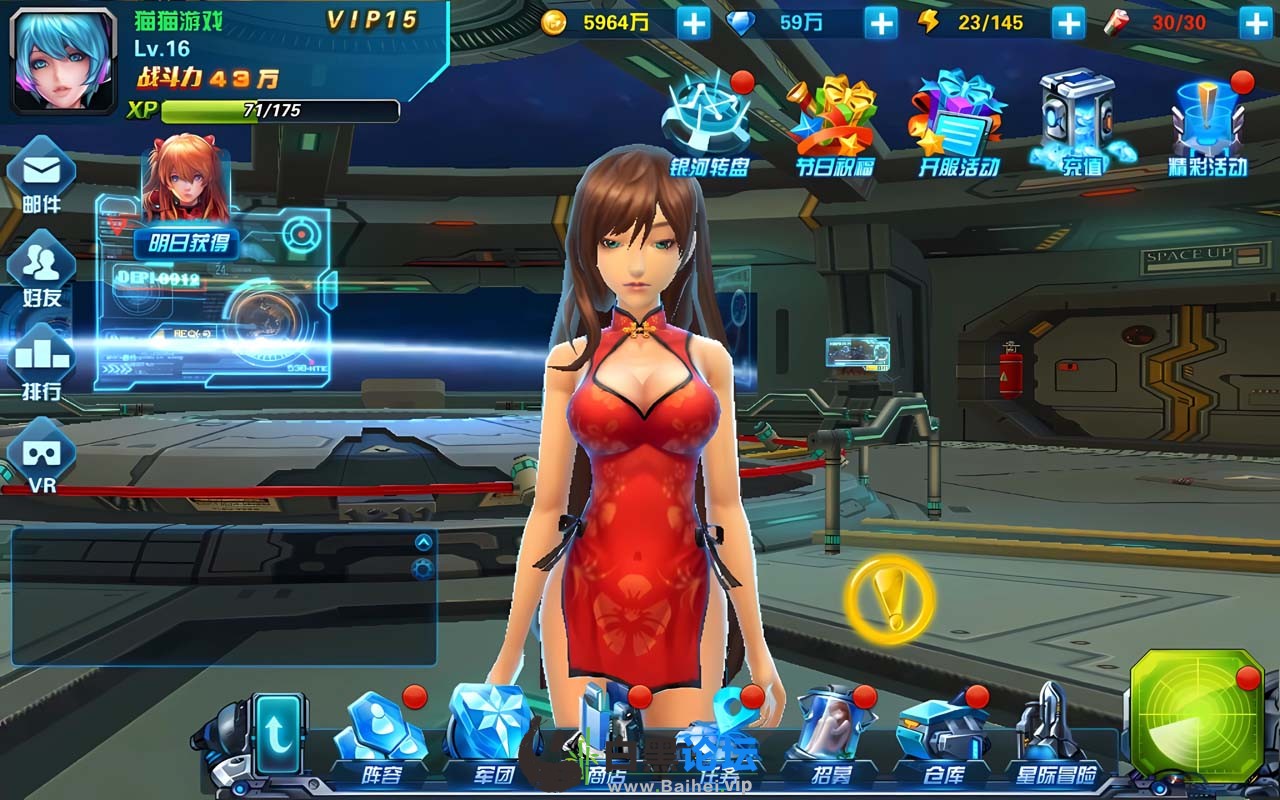Open the 节日祝福 holiday gift event
This screenshot has height=800, width=1280.
[x=835, y=125]
